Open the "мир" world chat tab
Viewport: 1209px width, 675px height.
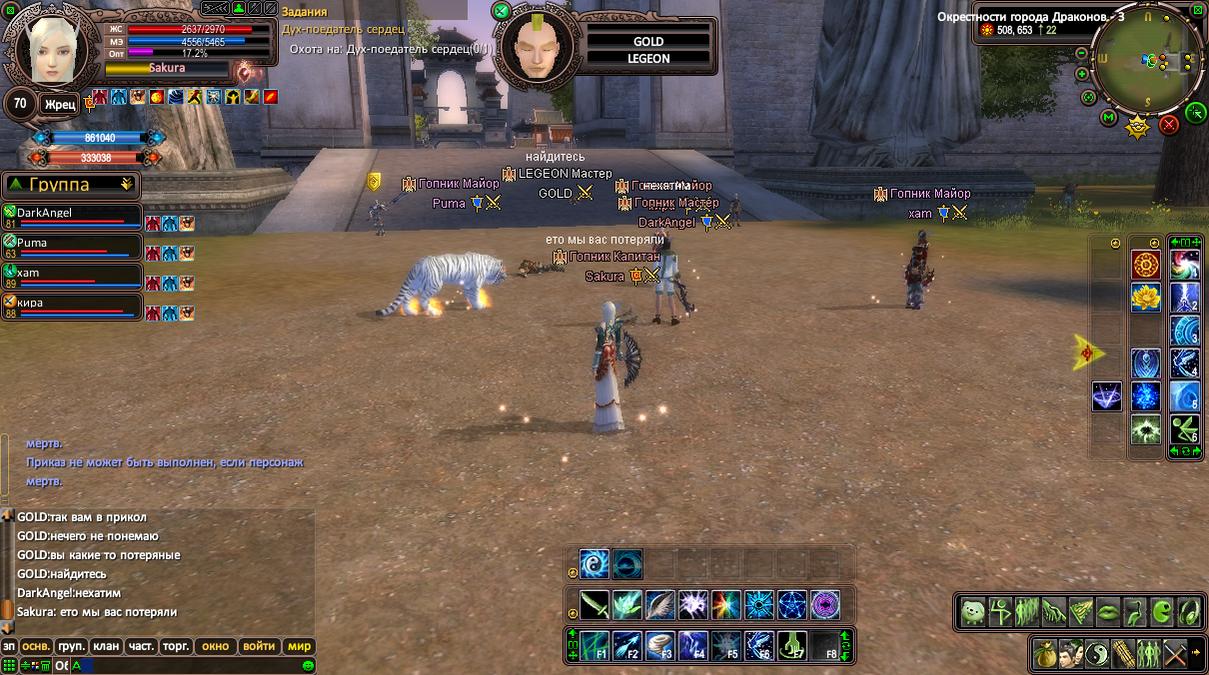click(x=299, y=646)
